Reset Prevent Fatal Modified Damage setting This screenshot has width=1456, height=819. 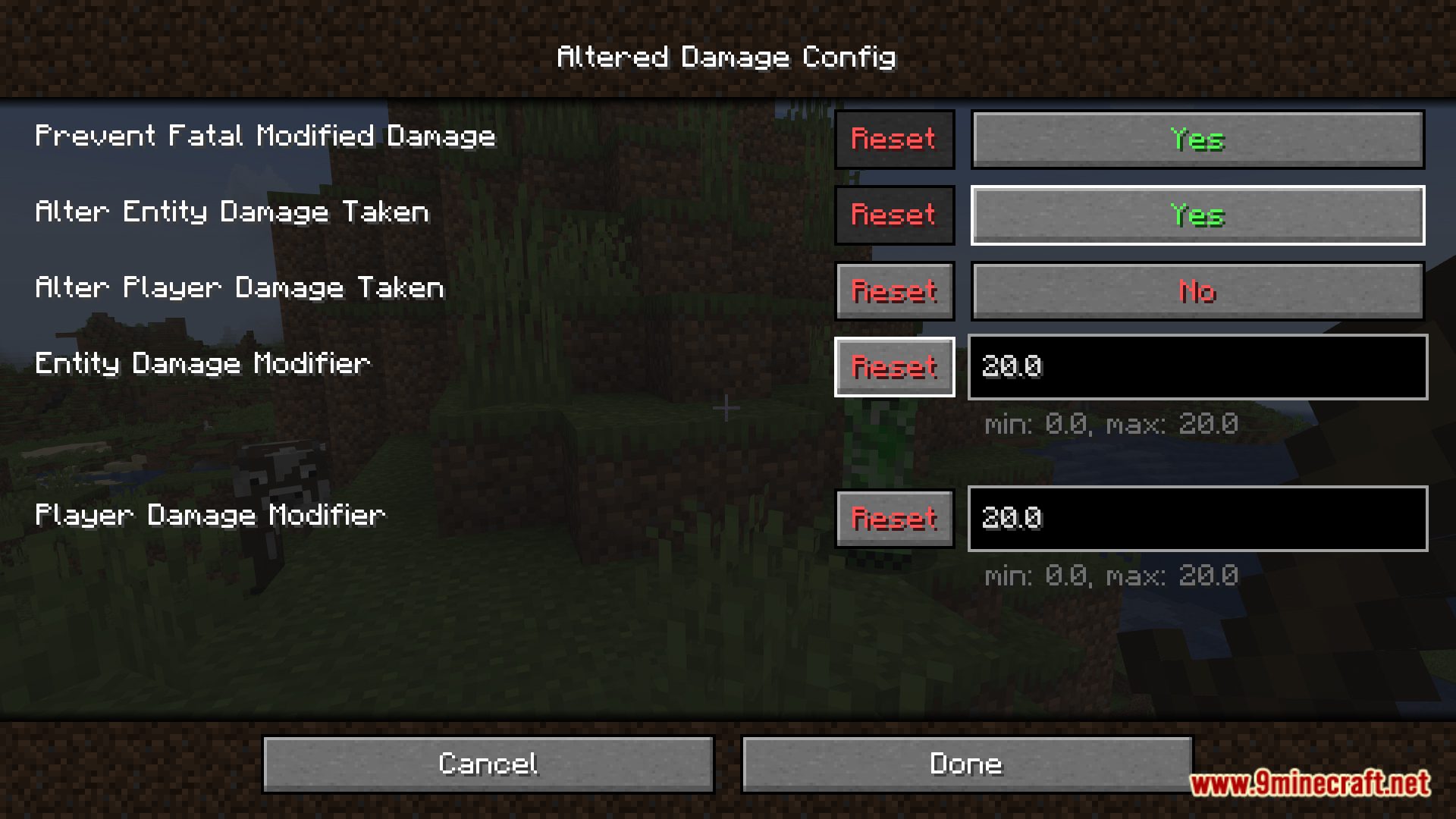pos(894,140)
